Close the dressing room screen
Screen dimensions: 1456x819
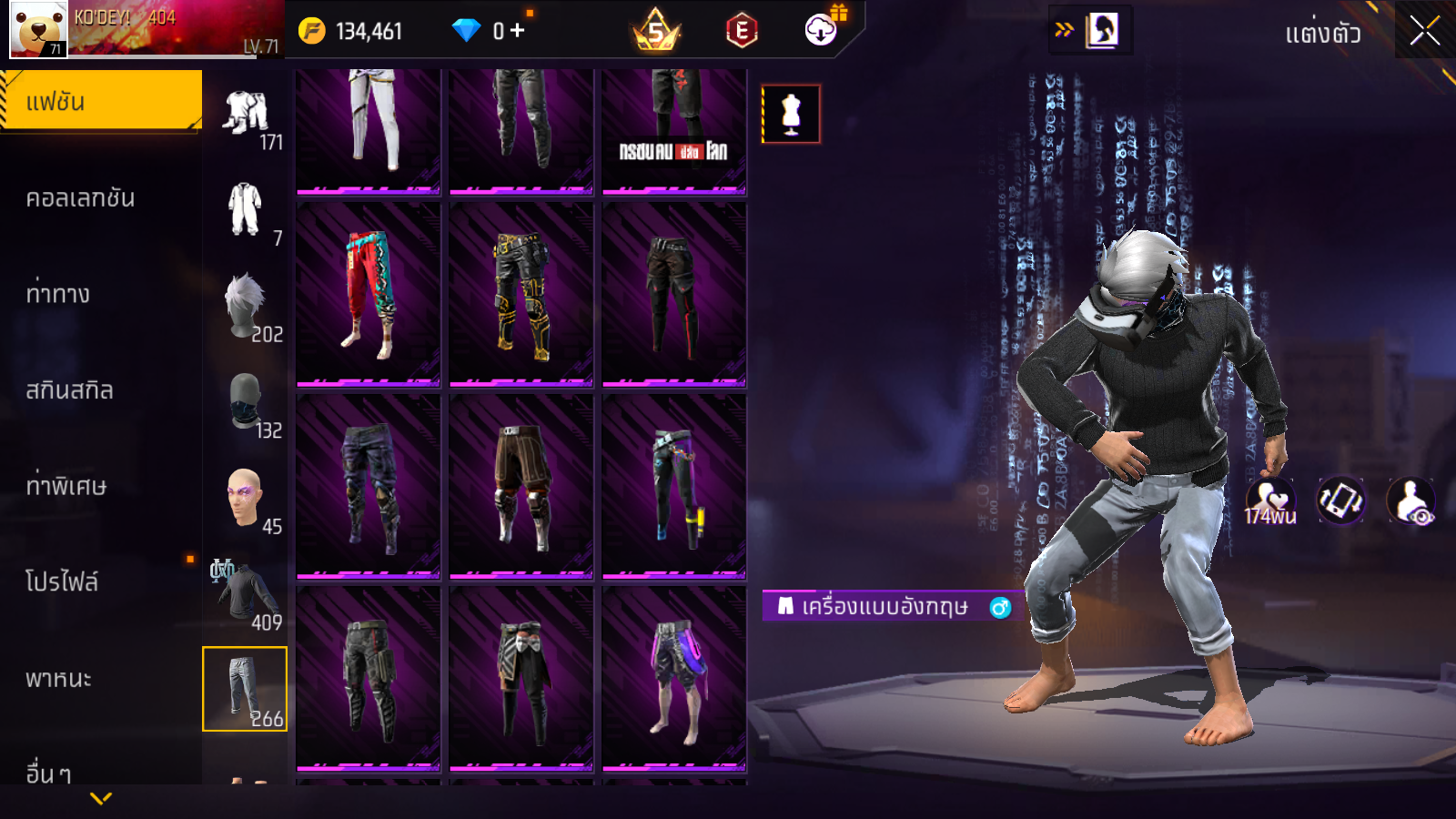pos(1424,31)
